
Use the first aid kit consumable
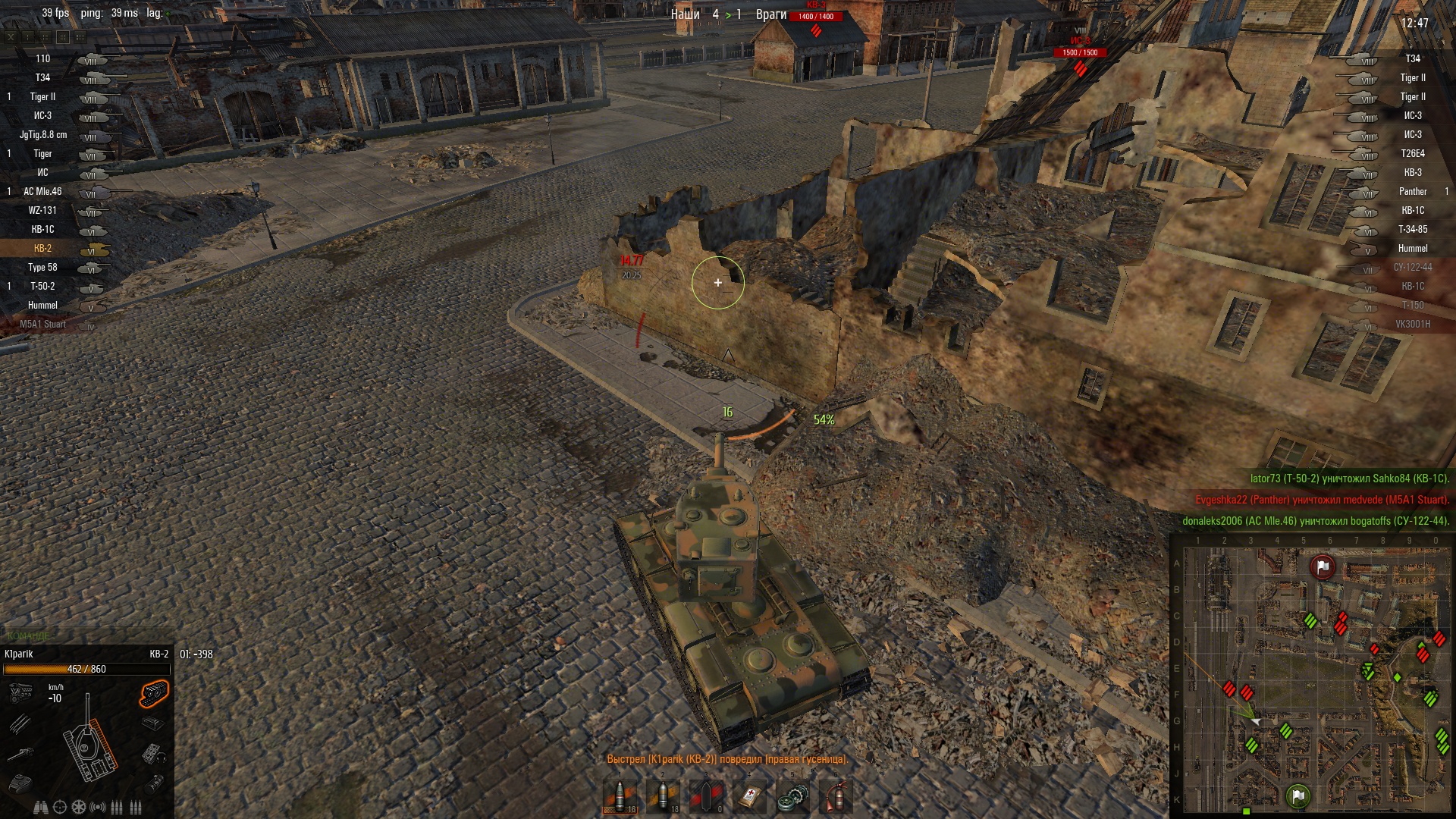point(749,797)
